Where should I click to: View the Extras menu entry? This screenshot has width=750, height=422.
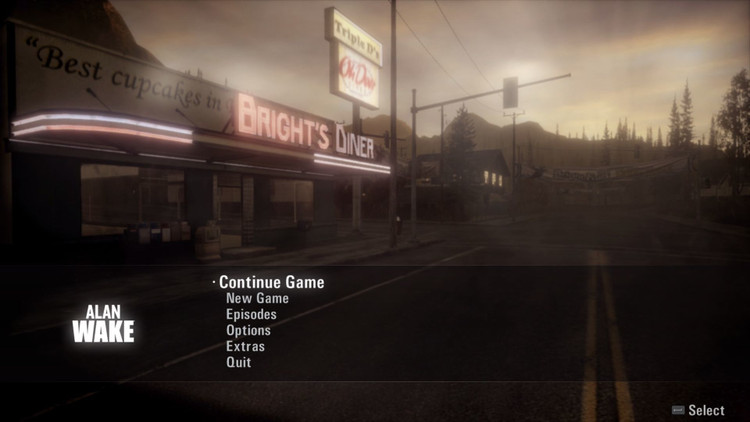click(245, 346)
